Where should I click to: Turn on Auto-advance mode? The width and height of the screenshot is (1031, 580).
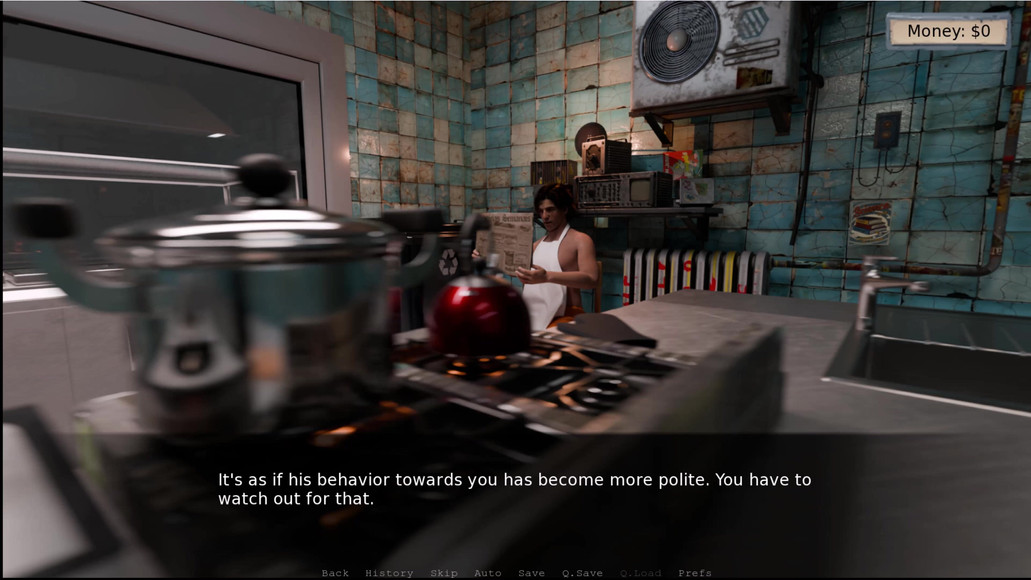487,573
